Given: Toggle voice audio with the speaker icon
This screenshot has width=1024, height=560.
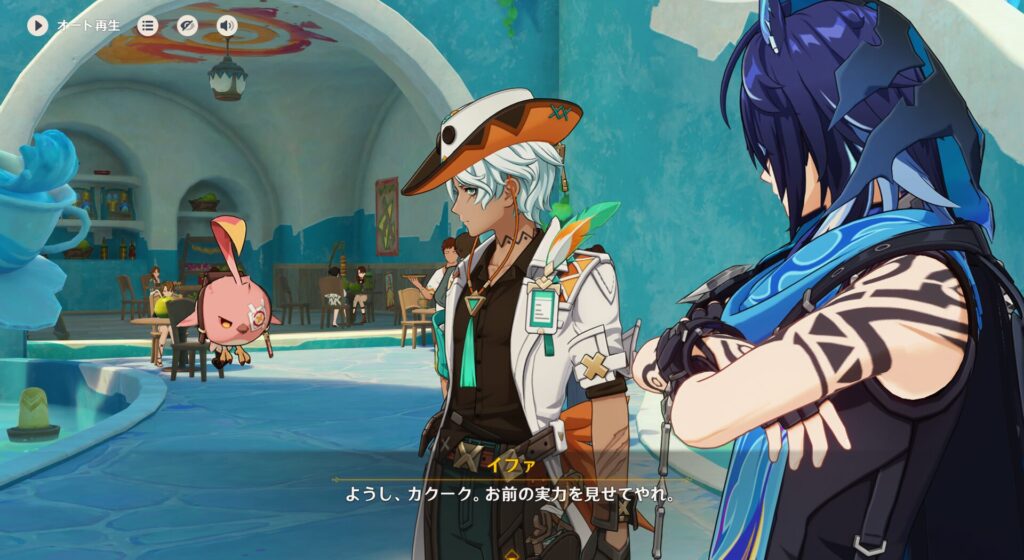Looking at the screenshot, I should pos(227,25).
